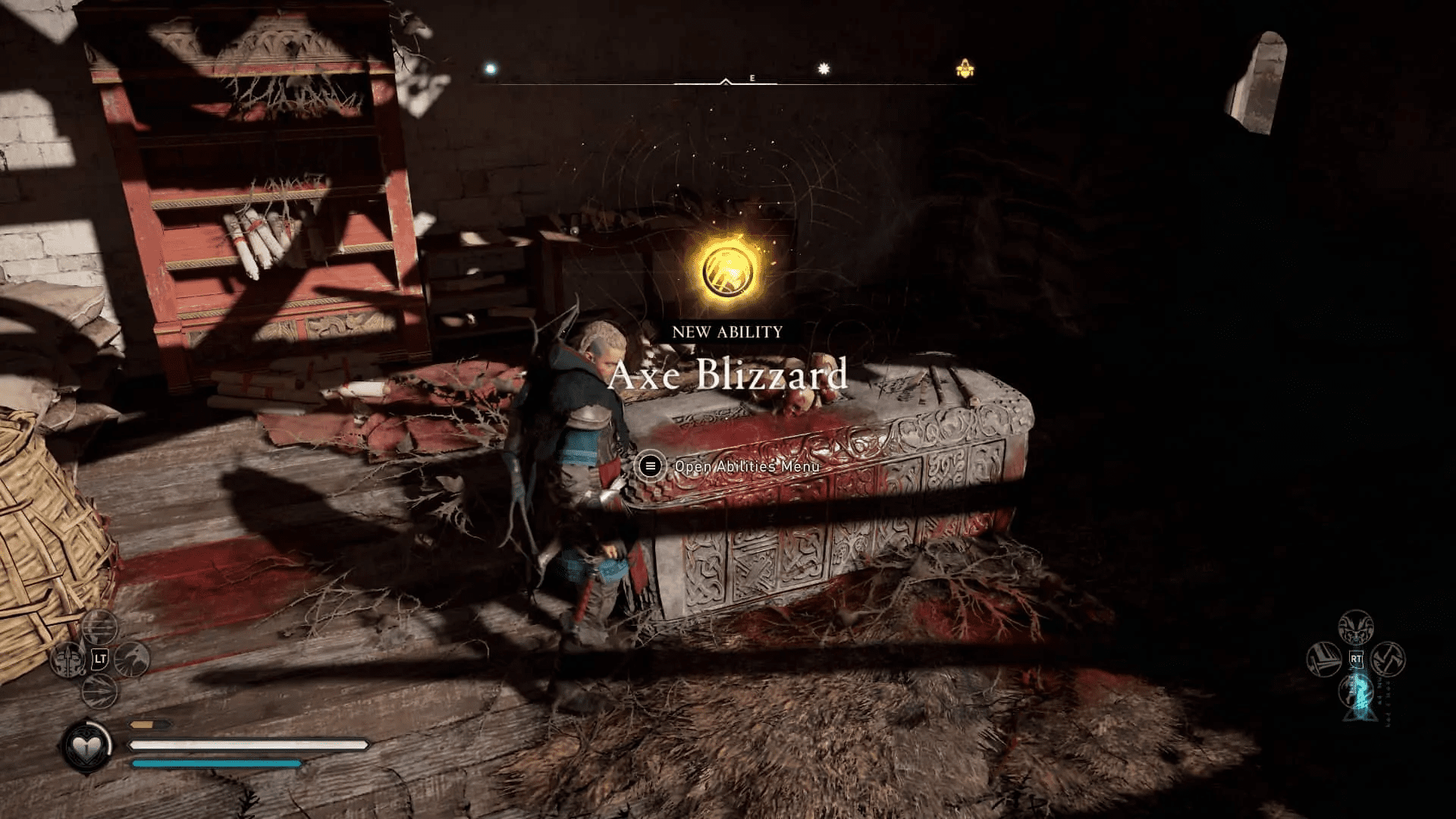
Task: Select the yellow objective icon on the compass
Action: pos(964,67)
